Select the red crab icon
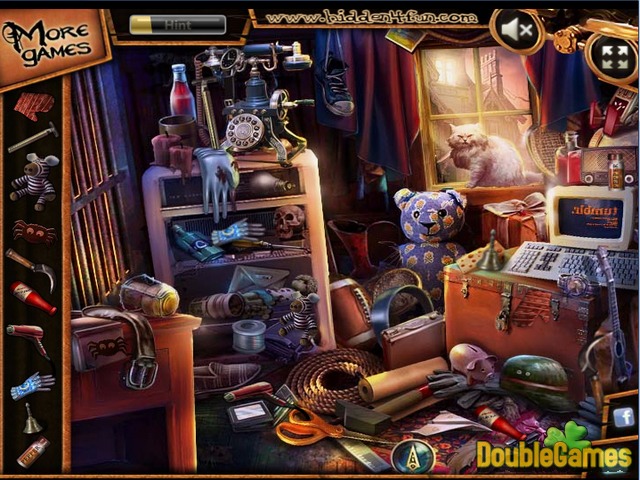The height and width of the screenshot is (480, 640). 33,231
